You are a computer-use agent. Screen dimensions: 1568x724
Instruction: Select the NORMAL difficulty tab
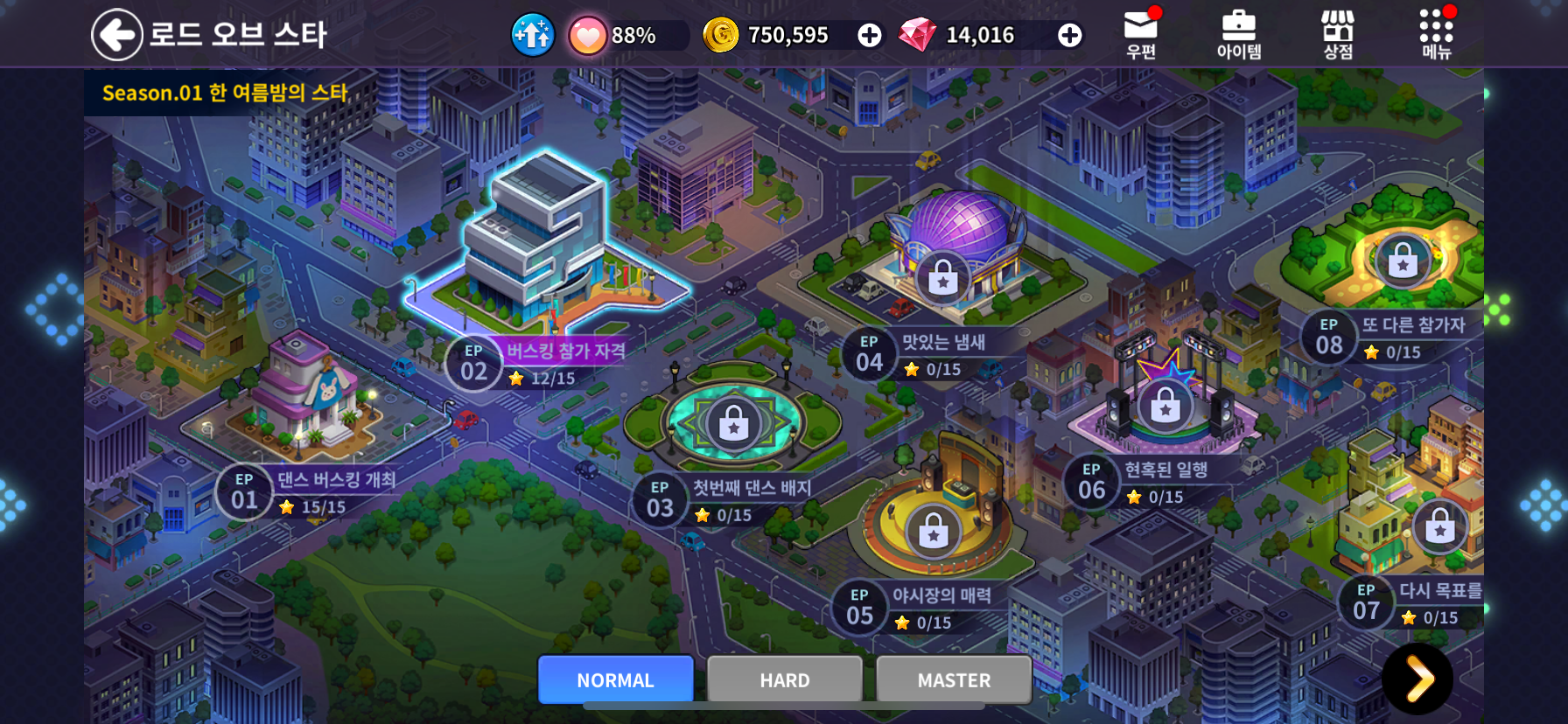(615, 679)
